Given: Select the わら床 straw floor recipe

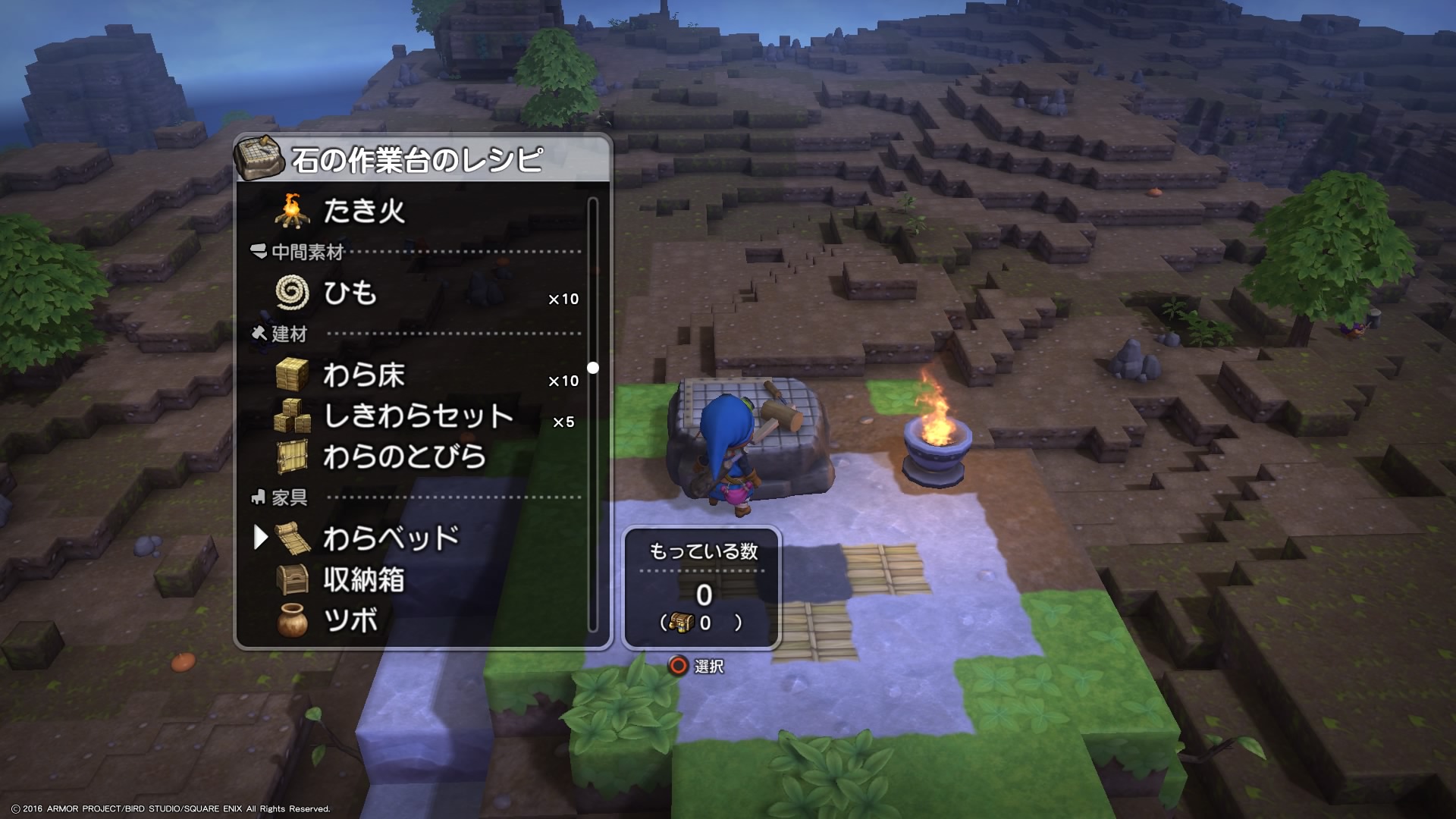Looking at the screenshot, I should (364, 375).
